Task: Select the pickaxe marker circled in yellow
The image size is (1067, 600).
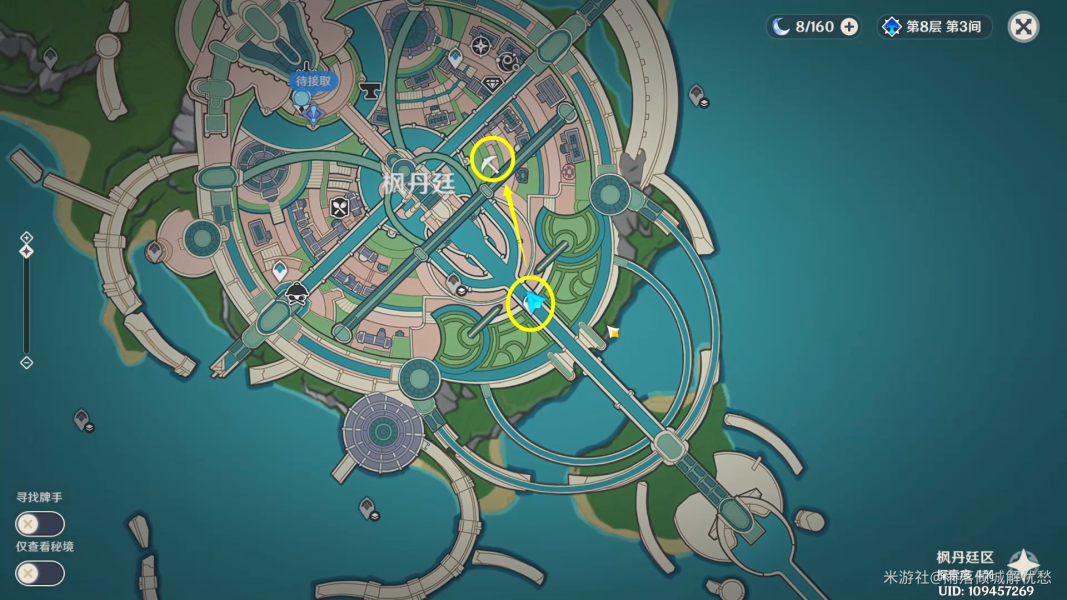Action: 492,160
